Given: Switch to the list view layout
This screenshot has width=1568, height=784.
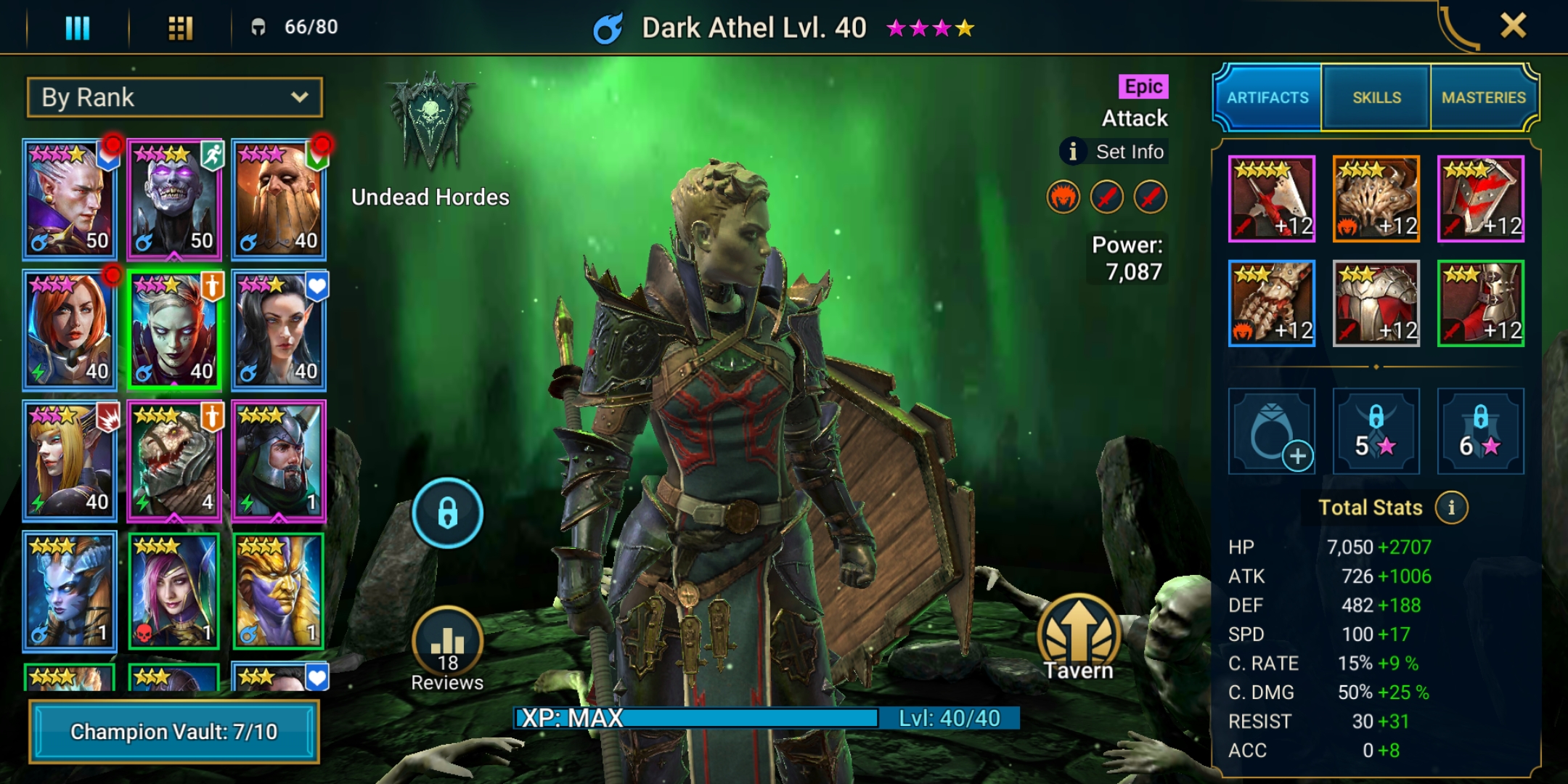Looking at the screenshot, I should 78,28.
